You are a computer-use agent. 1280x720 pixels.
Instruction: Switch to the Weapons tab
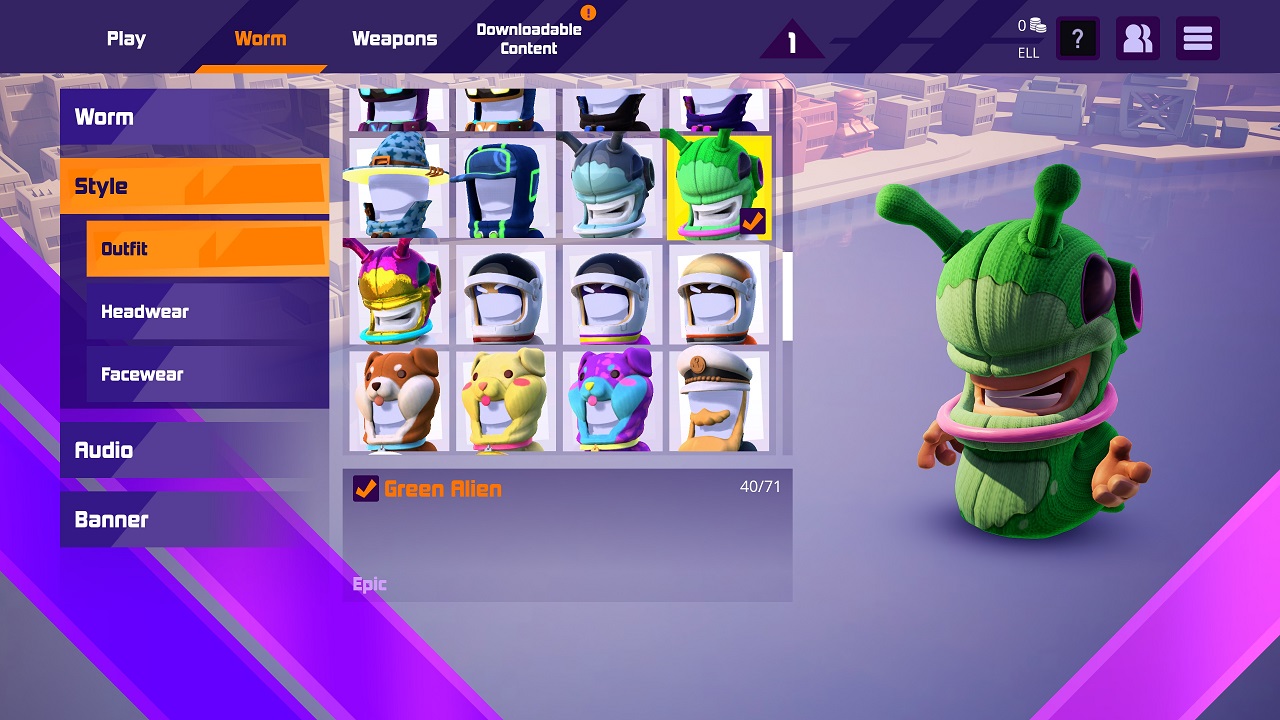394,38
